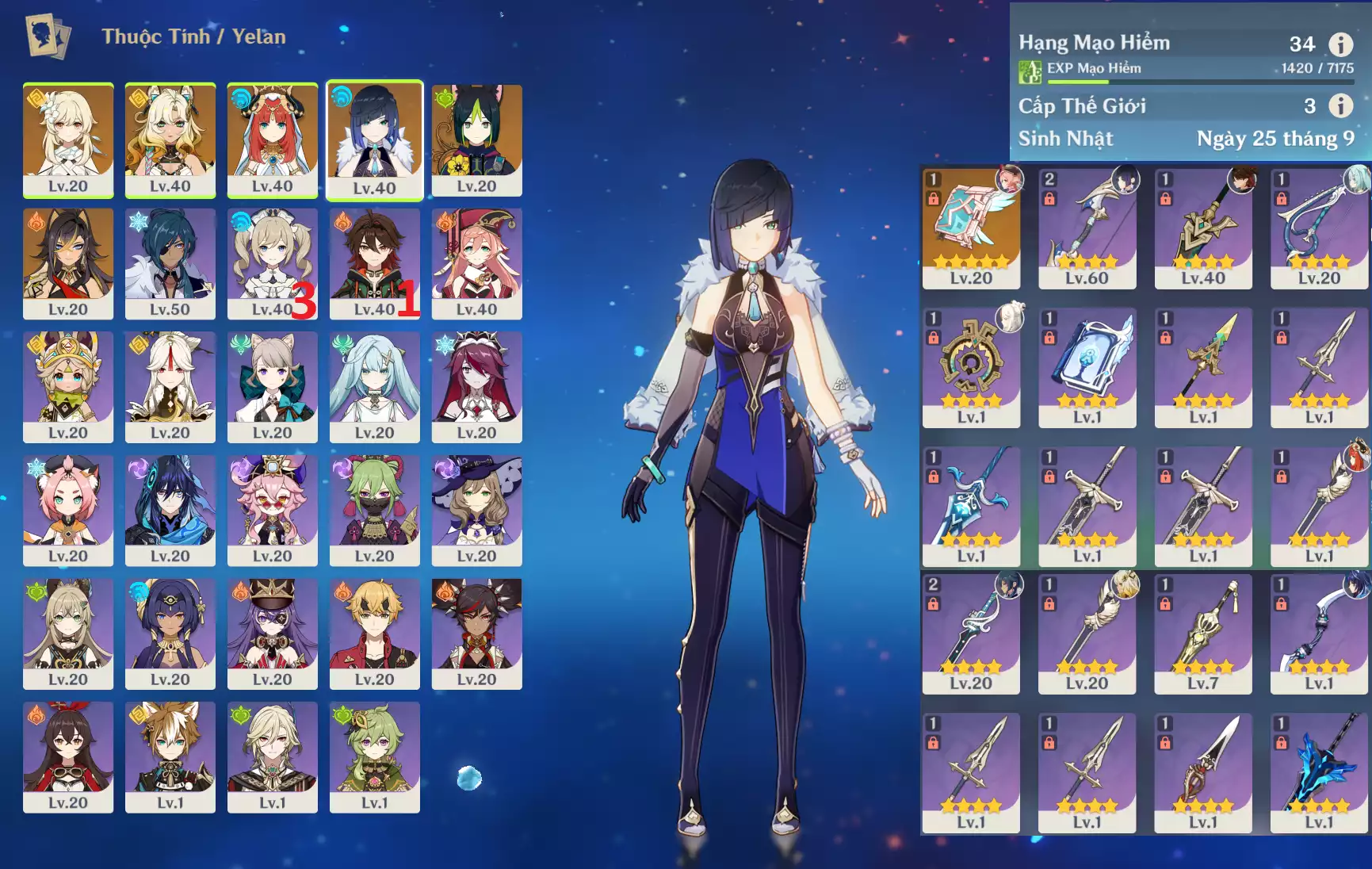Screen dimensions: 1372x869
Task: Open Kaeya's Lv.50 character card
Action: (x=170, y=263)
